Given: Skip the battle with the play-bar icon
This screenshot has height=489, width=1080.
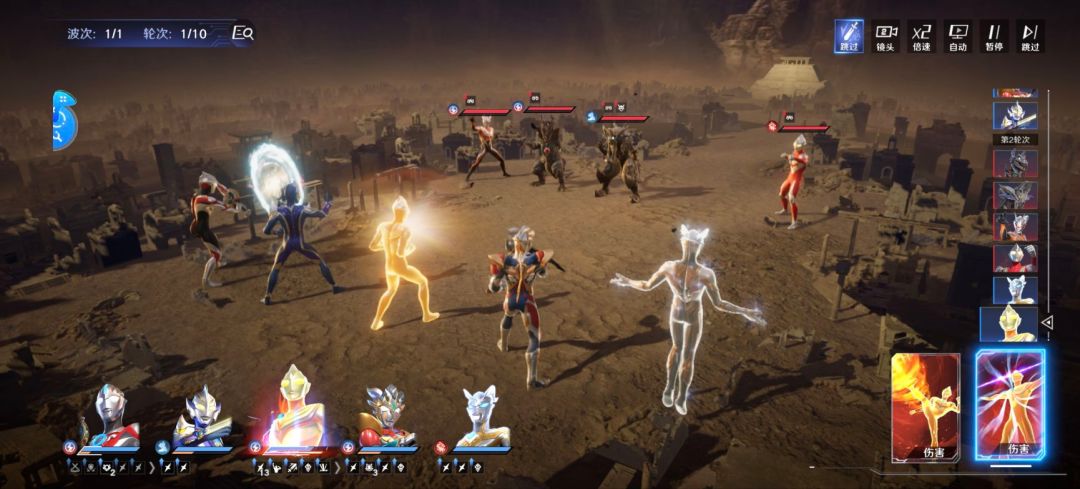Looking at the screenshot, I should tap(1030, 36).
